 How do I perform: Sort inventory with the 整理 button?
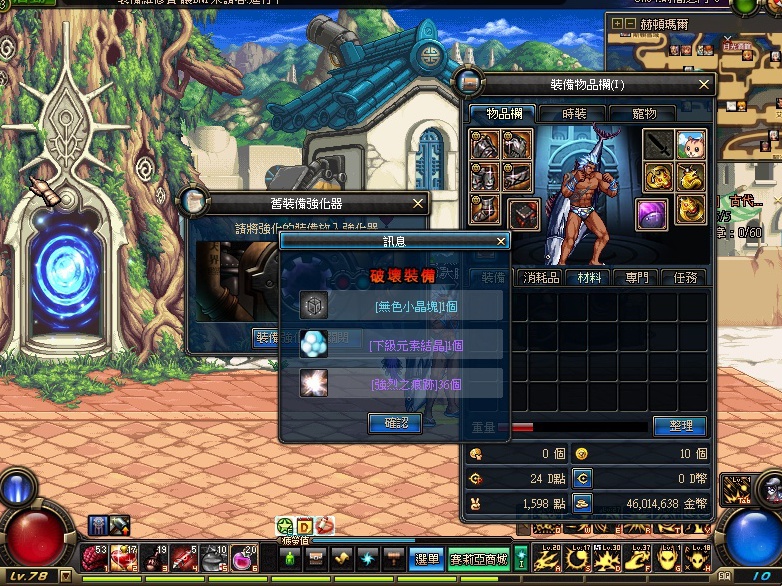tap(680, 426)
